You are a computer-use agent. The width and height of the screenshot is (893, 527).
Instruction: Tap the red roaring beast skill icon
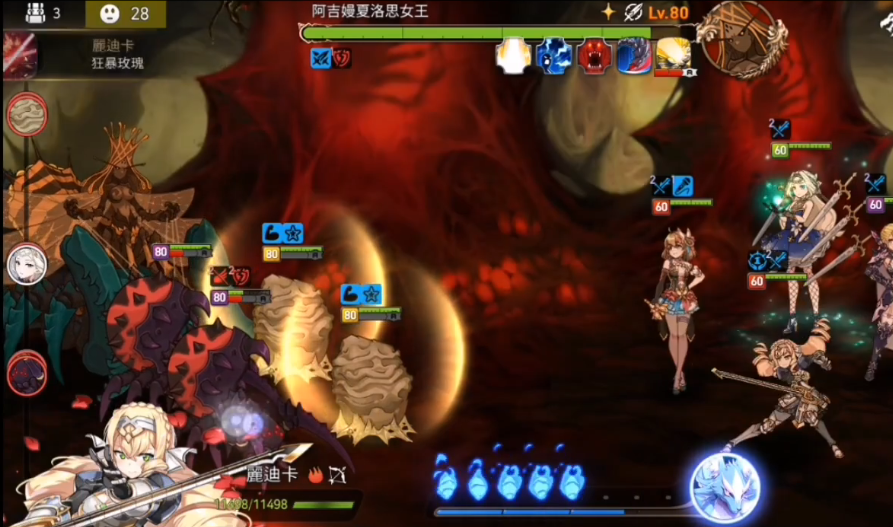tap(594, 55)
